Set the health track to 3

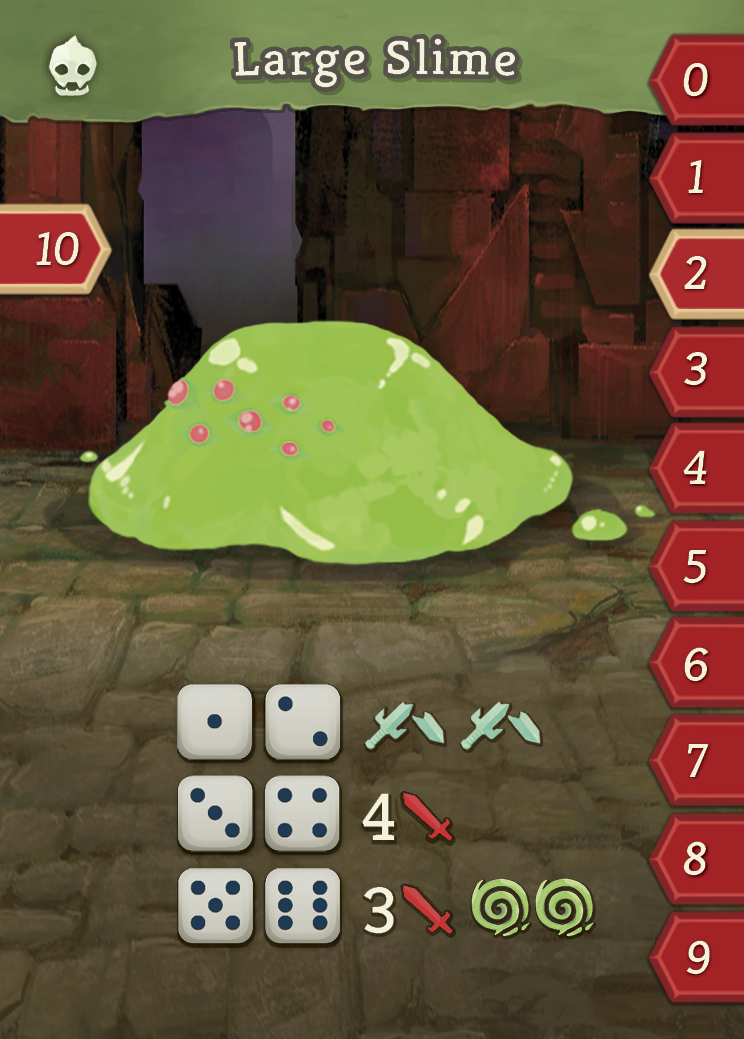click(x=698, y=371)
